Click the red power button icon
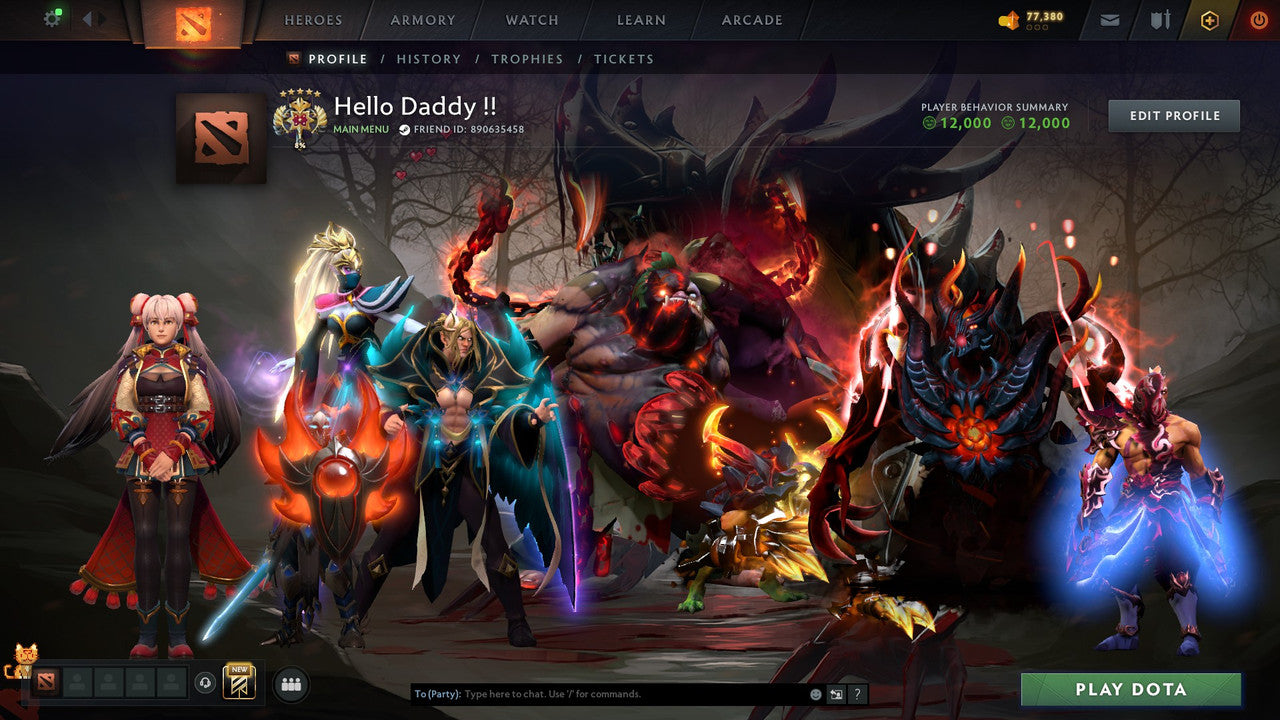The image size is (1280, 720). pyautogui.click(x=1260, y=18)
